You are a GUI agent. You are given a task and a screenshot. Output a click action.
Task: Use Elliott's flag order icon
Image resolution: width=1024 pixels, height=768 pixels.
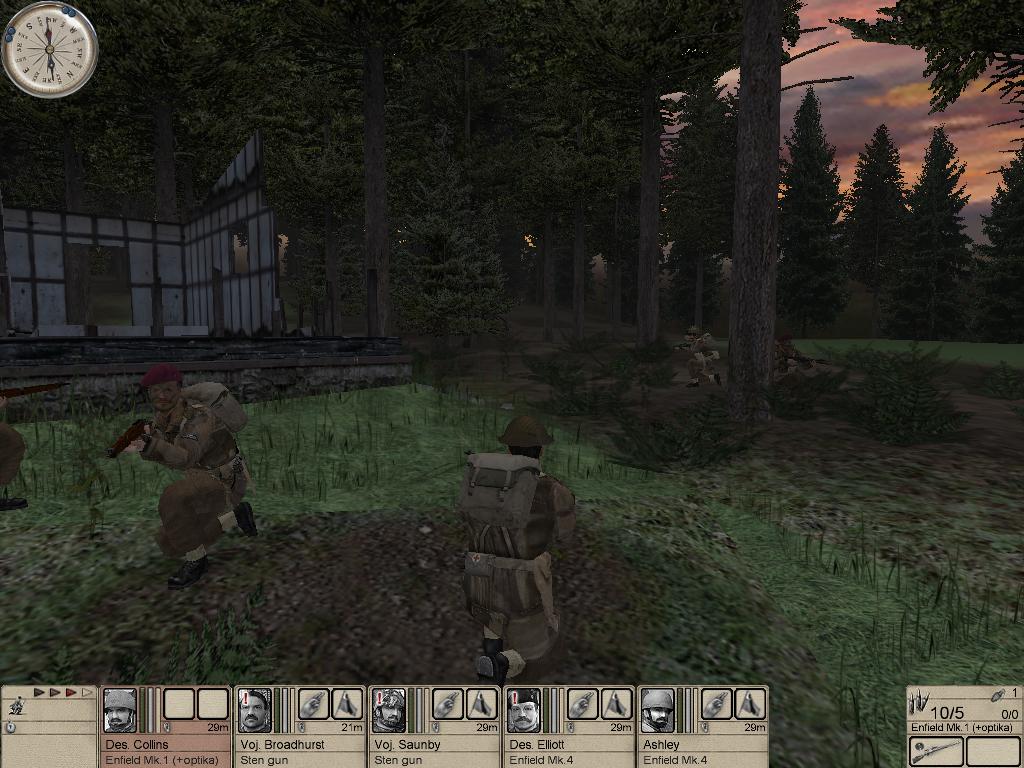click(615, 704)
